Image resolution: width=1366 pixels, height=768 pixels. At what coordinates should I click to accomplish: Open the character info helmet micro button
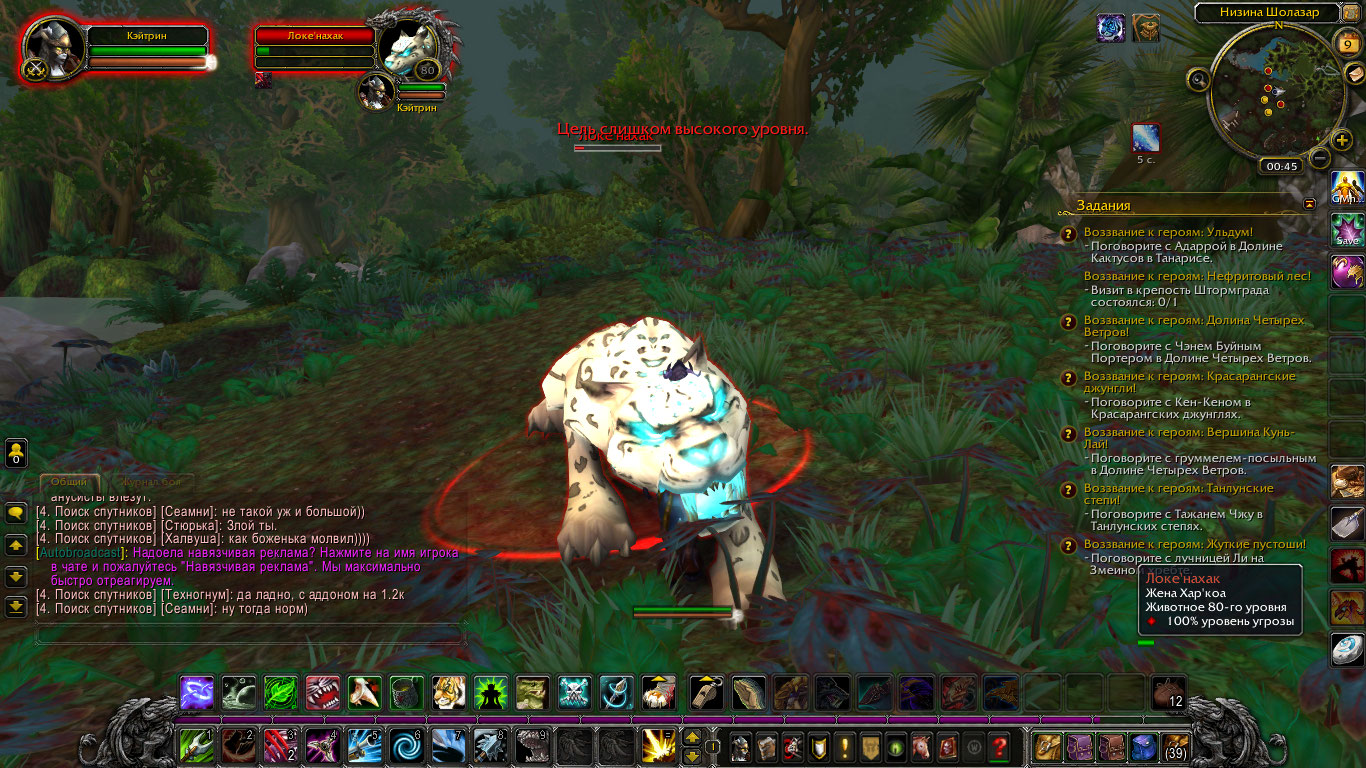(740, 746)
